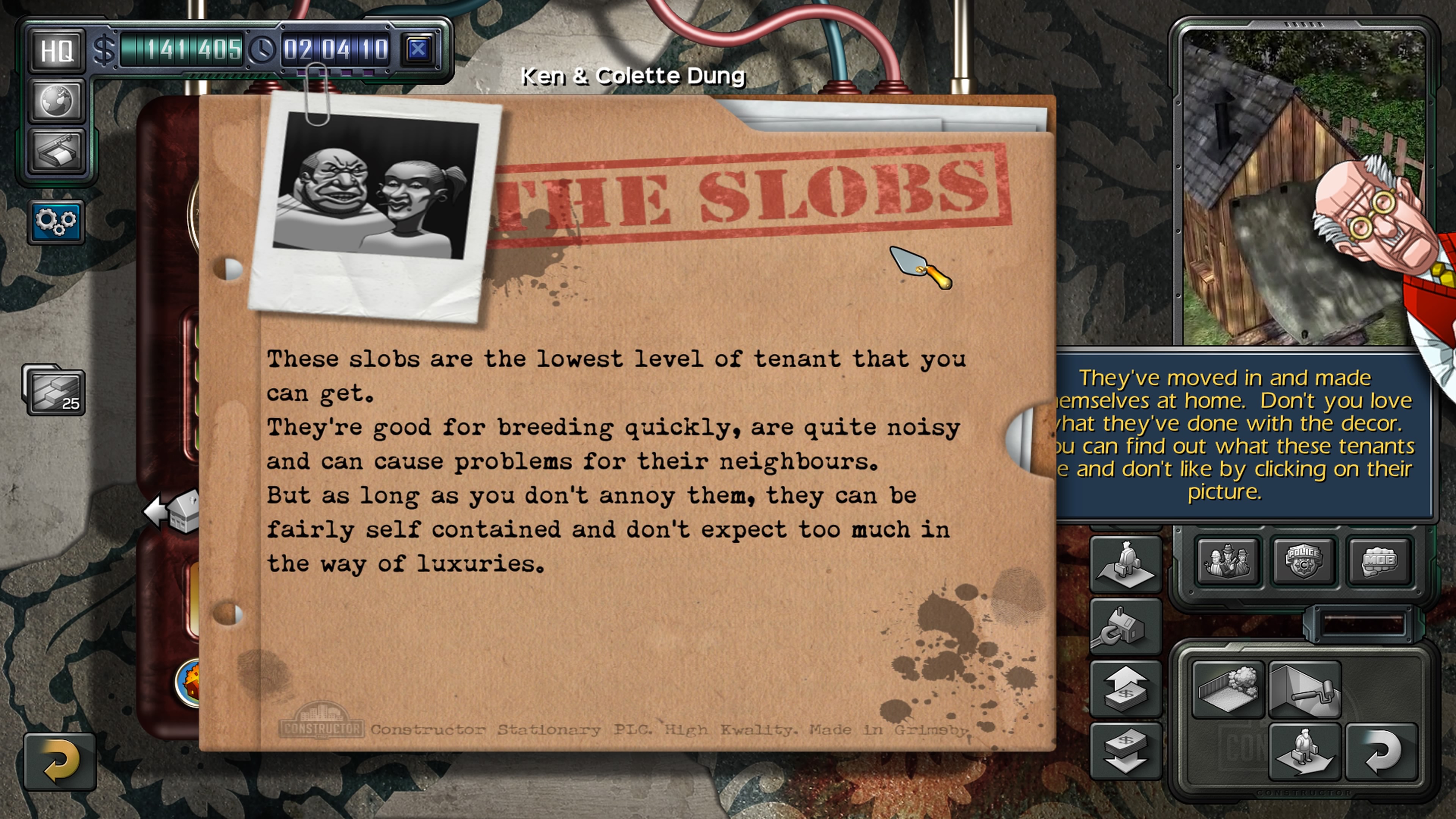This screenshot has height=819, width=1456.
Task: Select the wood planks resource stack
Action: 54,391
